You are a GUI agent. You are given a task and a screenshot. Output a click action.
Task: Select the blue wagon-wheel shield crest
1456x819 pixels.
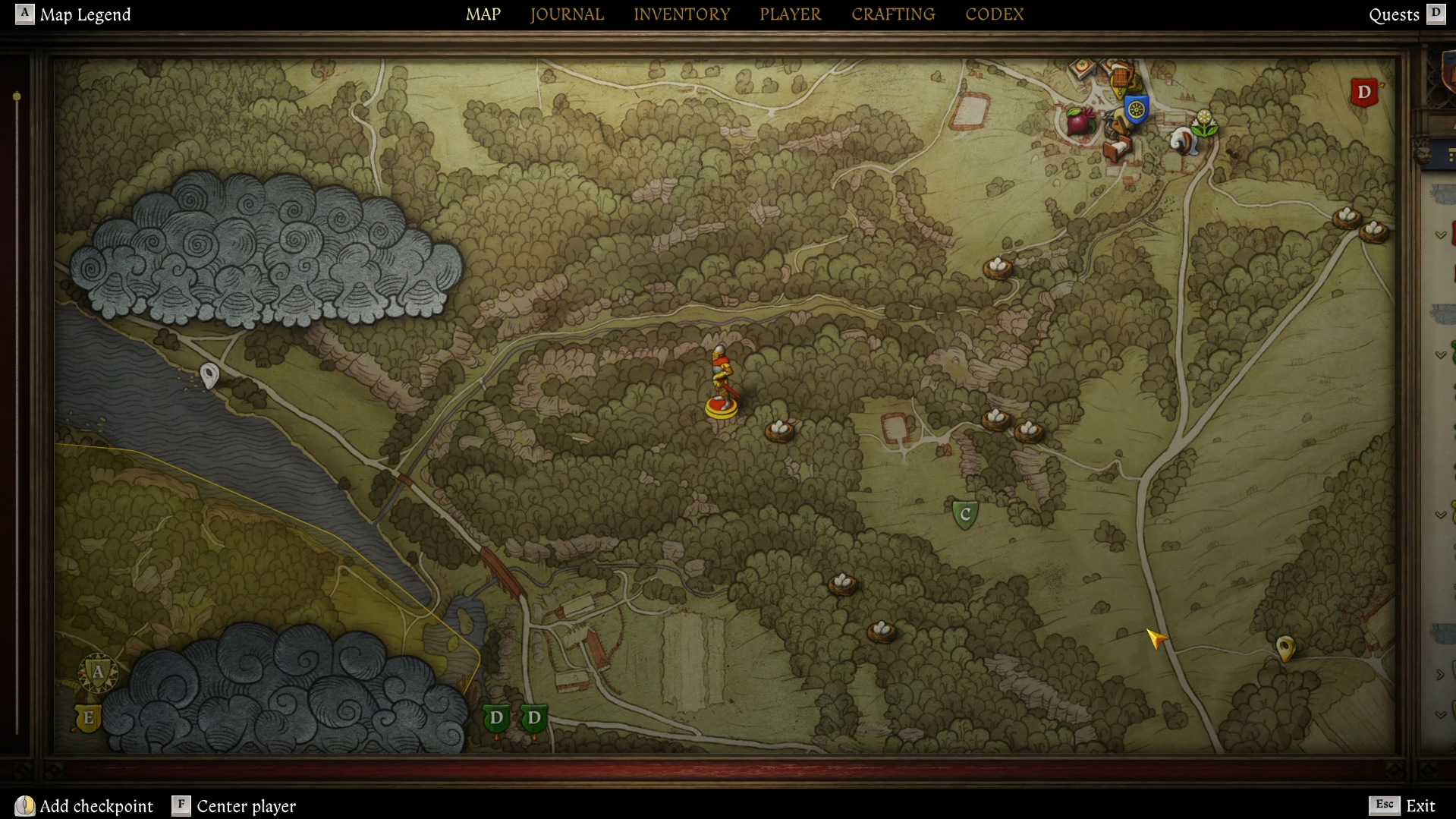1137,111
